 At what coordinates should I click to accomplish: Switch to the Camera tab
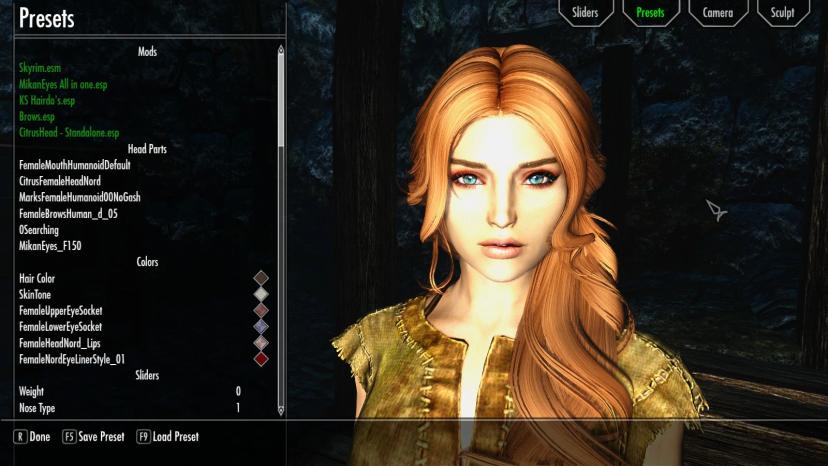(717, 13)
